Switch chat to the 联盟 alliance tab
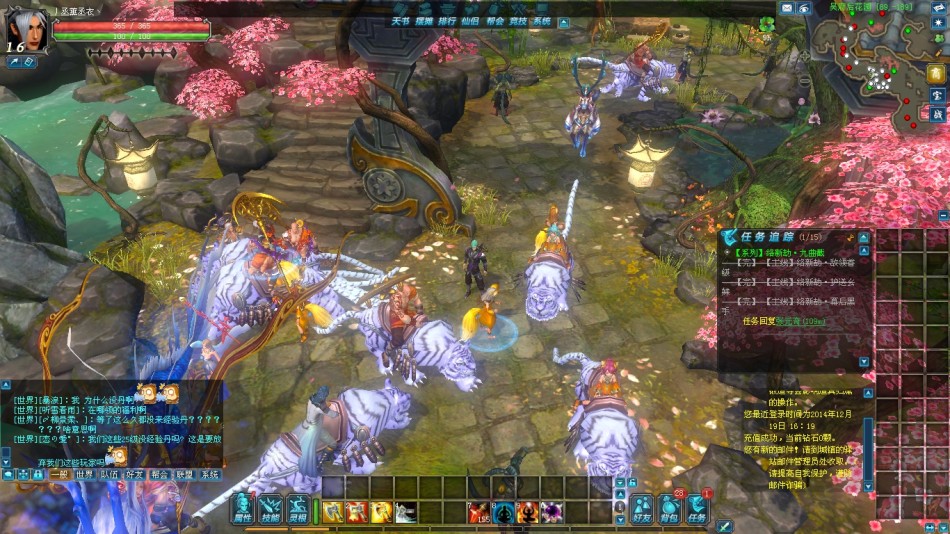 [185, 475]
